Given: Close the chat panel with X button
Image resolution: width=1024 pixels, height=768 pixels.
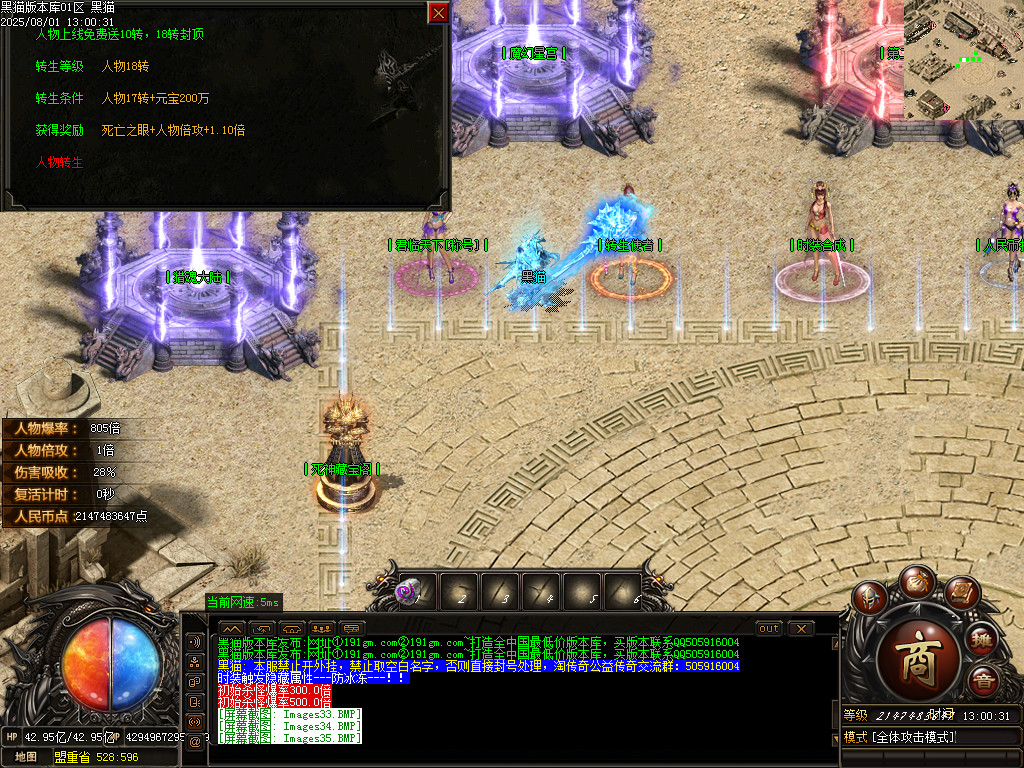Looking at the screenshot, I should (x=800, y=629).
